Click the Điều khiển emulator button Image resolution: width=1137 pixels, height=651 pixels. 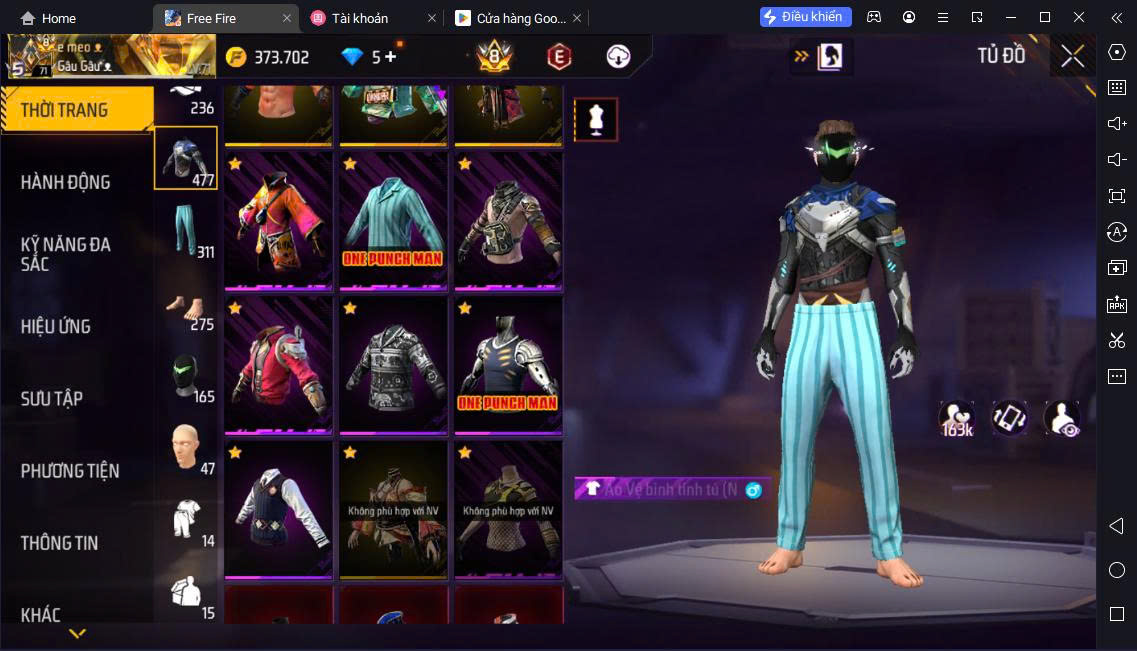805,17
